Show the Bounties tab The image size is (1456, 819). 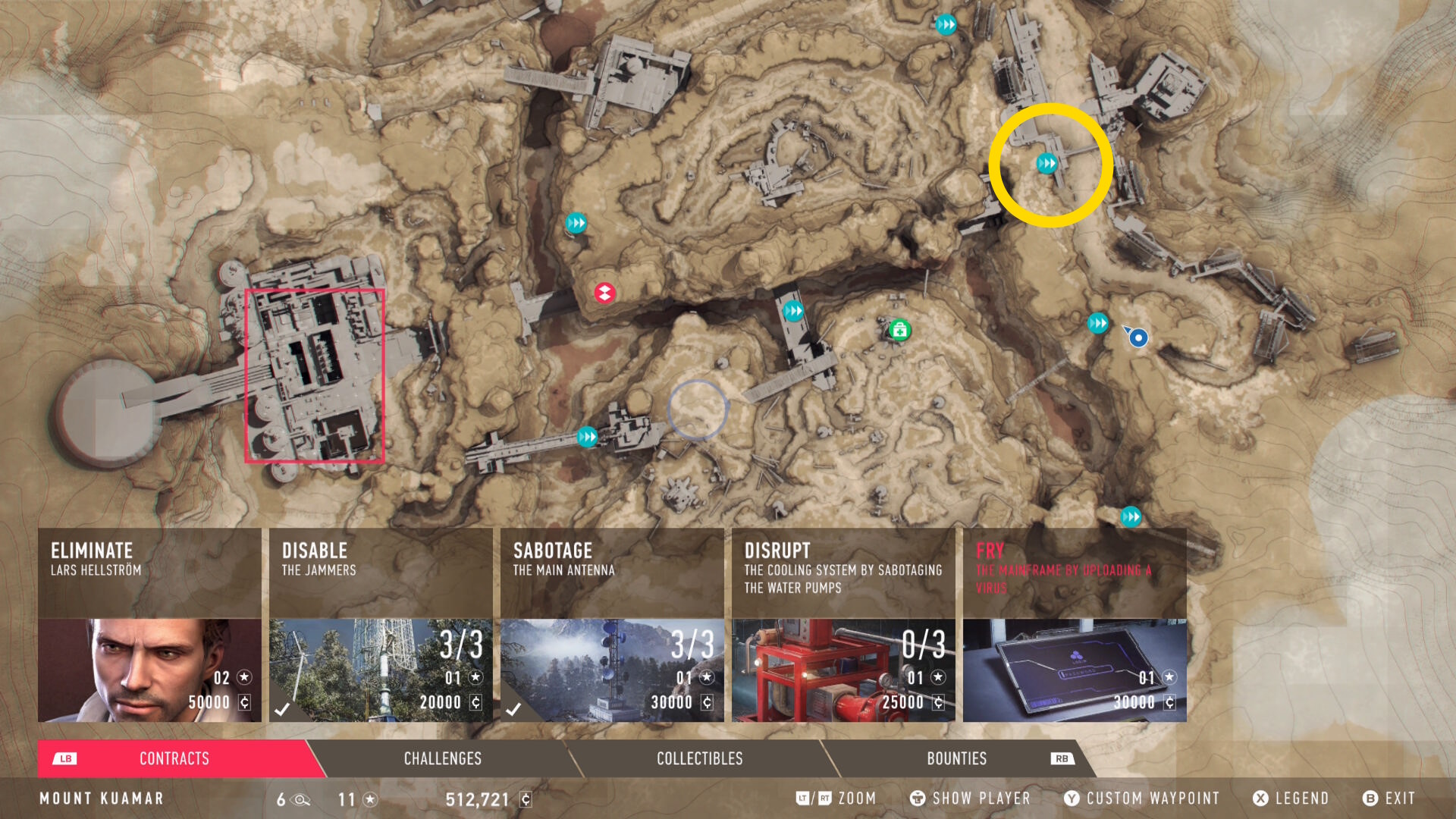pos(956,758)
